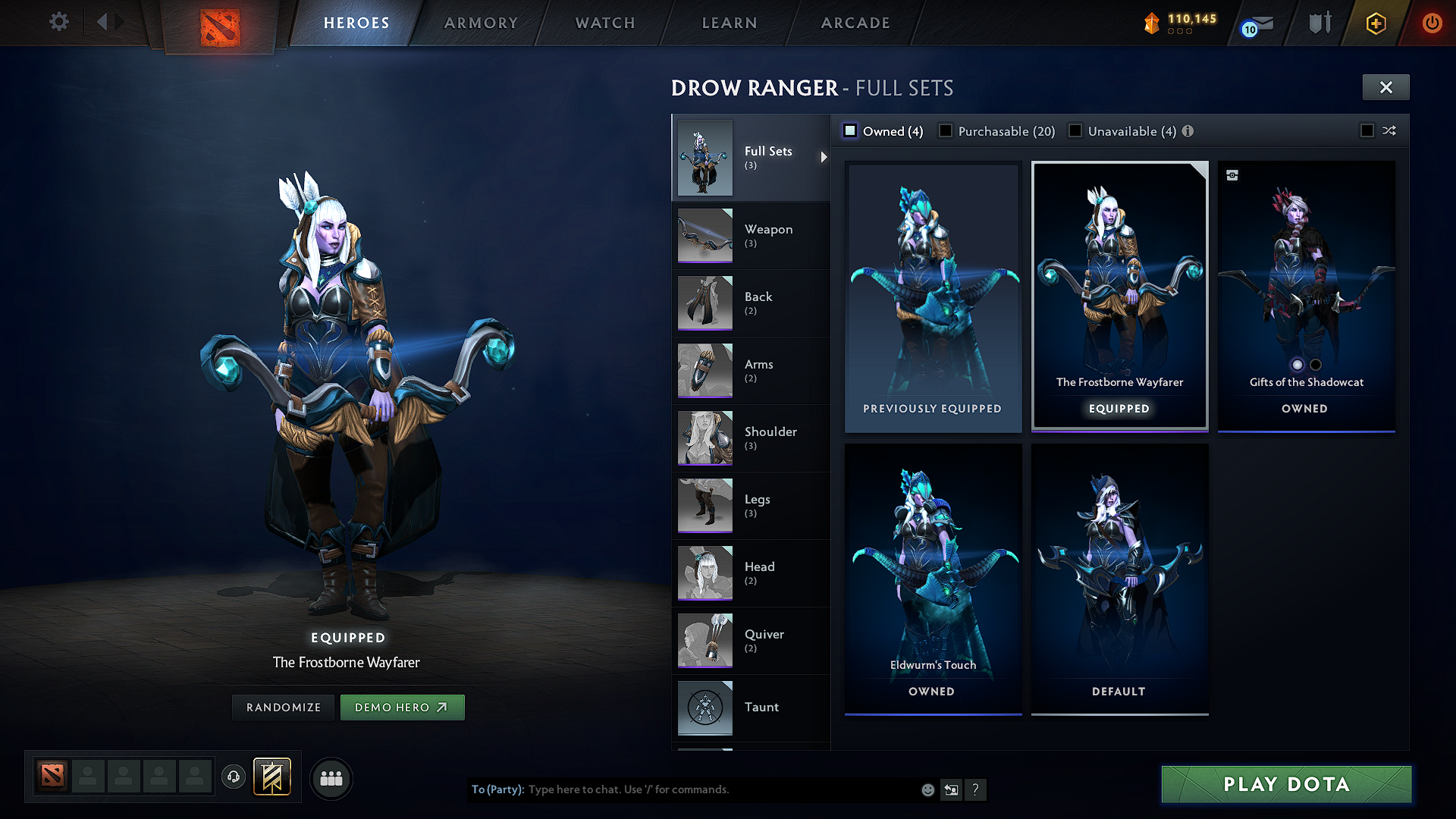
Task: Expand the Full Sets category arrow
Action: [824, 157]
